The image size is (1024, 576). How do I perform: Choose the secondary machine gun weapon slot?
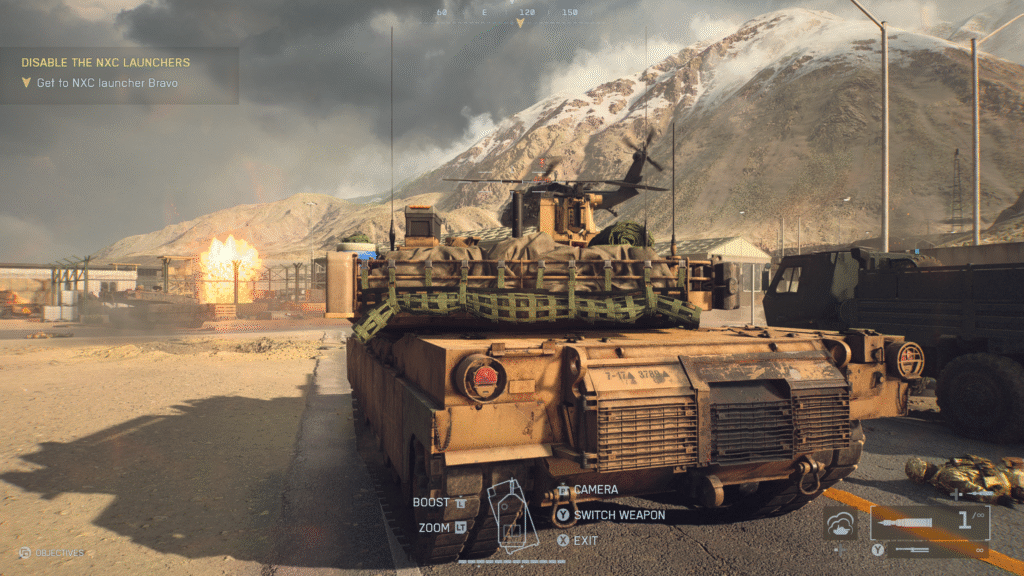(x=935, y=549)
